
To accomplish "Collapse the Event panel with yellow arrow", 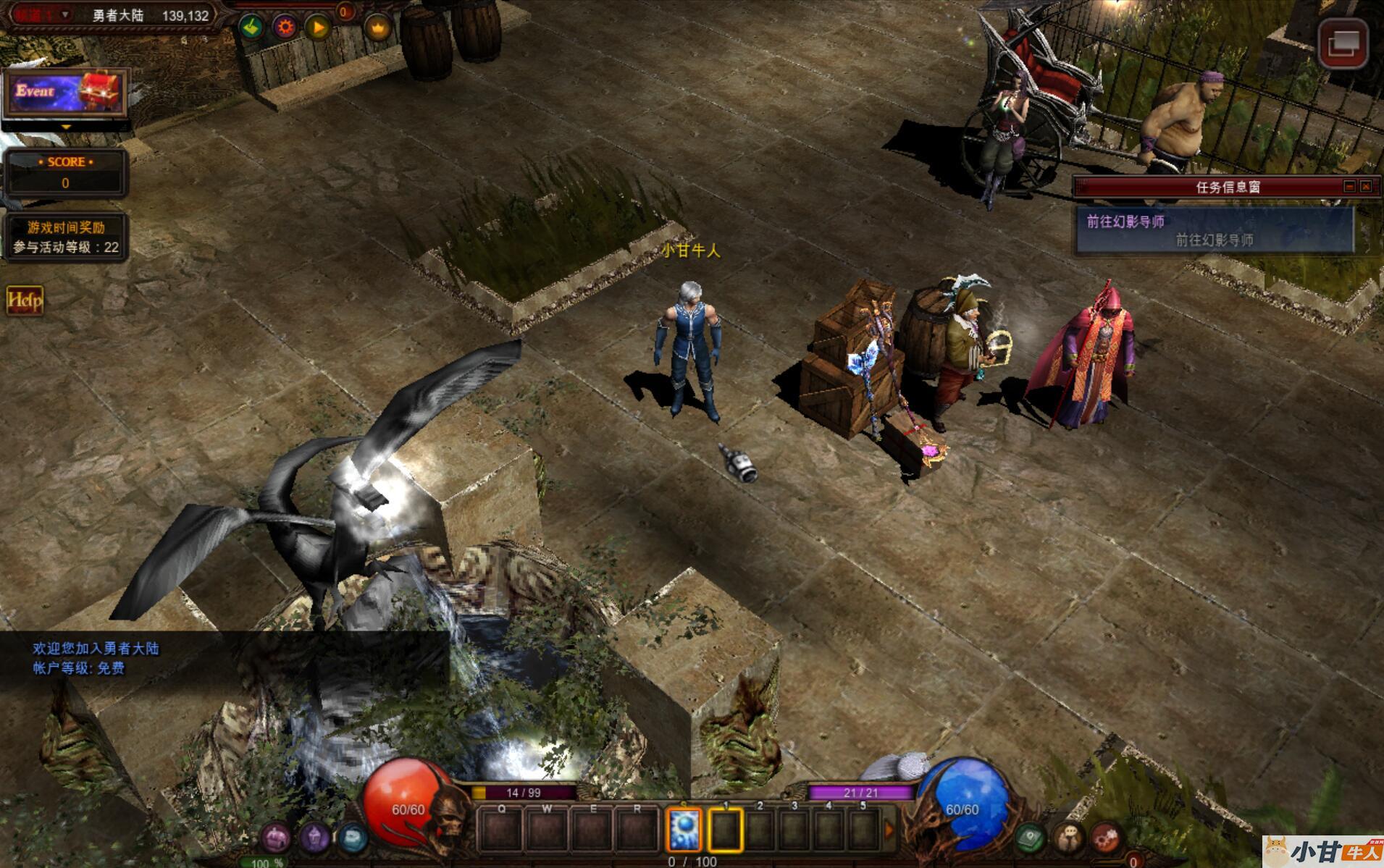I will pos(66,127).
